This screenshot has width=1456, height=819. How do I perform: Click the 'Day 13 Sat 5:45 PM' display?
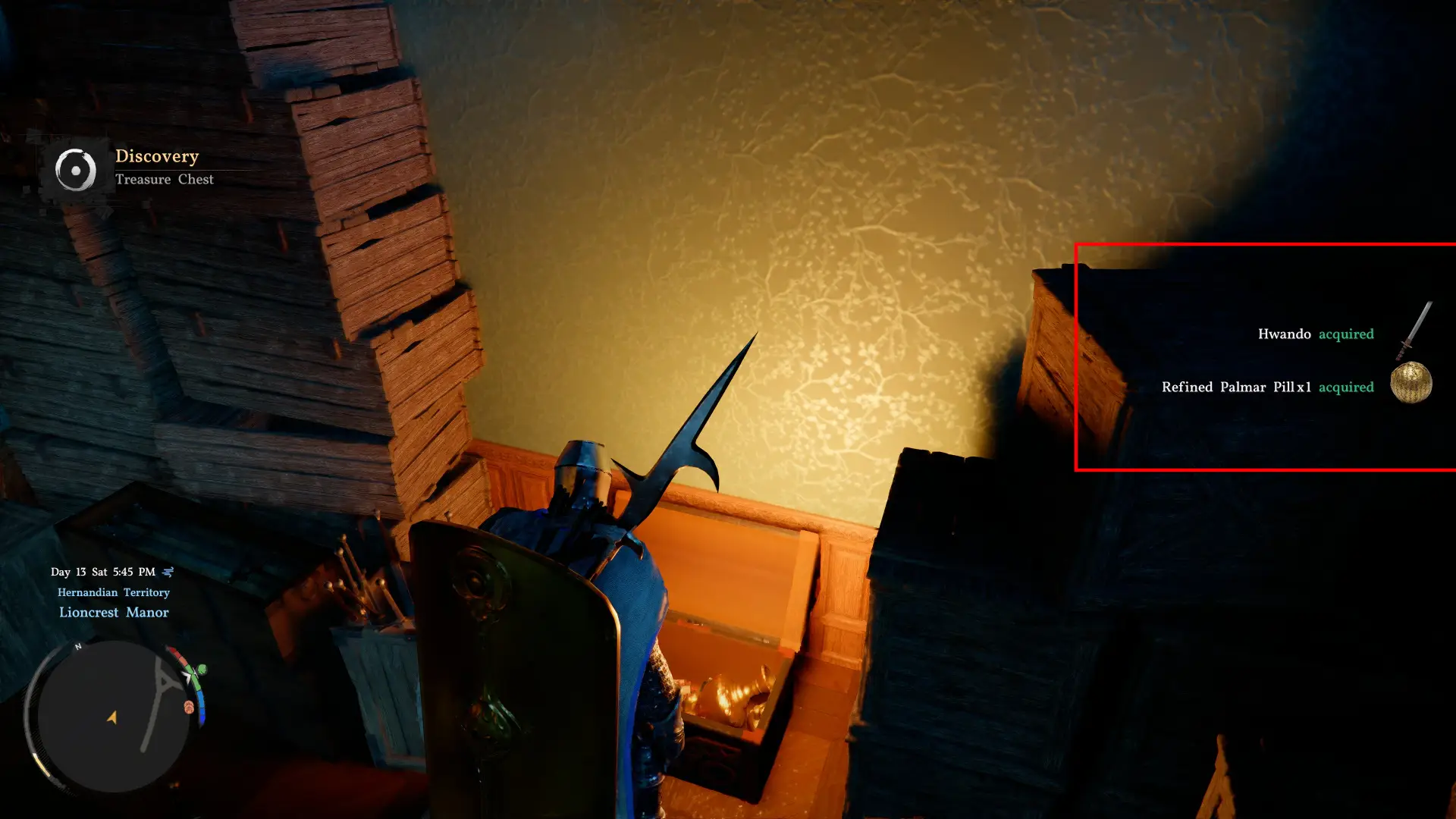click(x=102, y=572)
